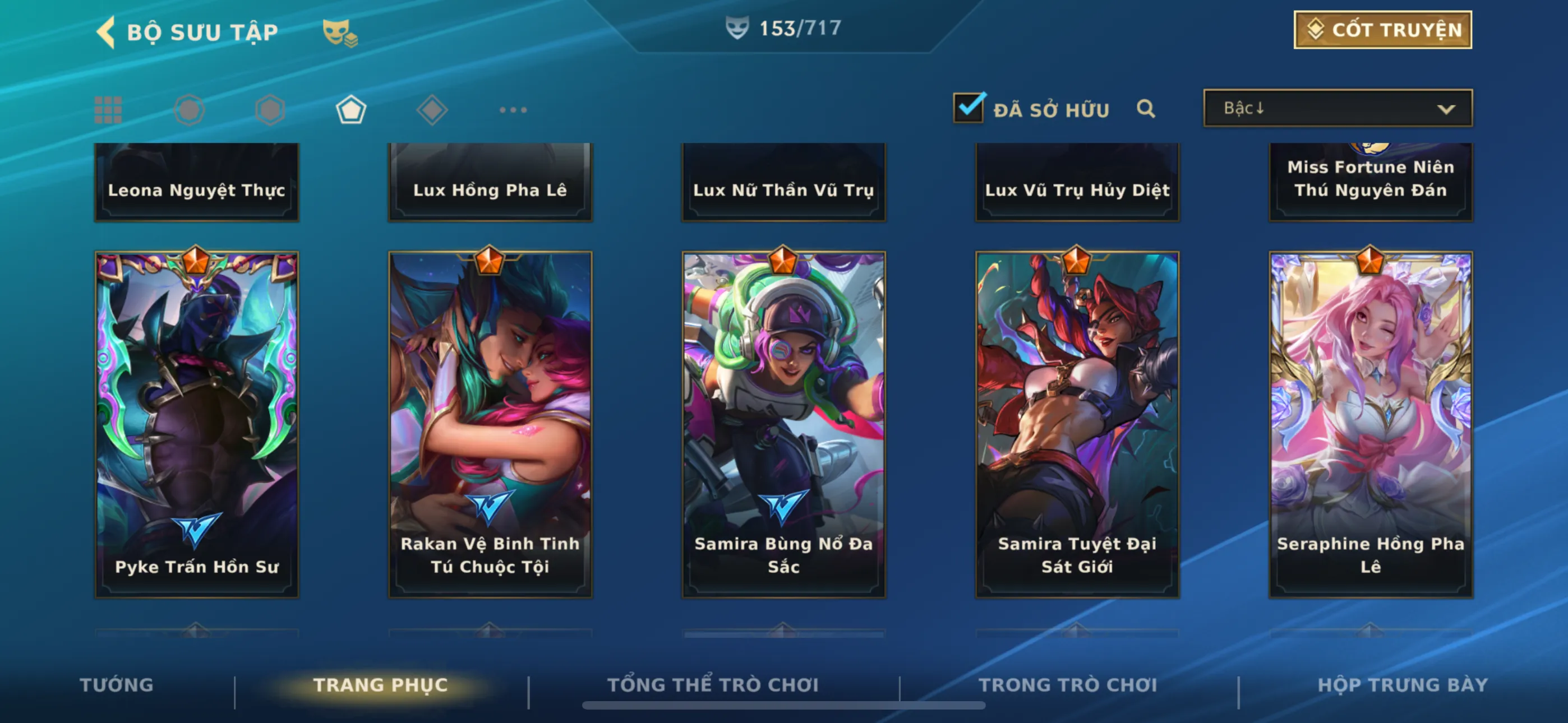
Task: Open Seraphine Hồng Pha Lê skin
Action: pos(1370,424)
